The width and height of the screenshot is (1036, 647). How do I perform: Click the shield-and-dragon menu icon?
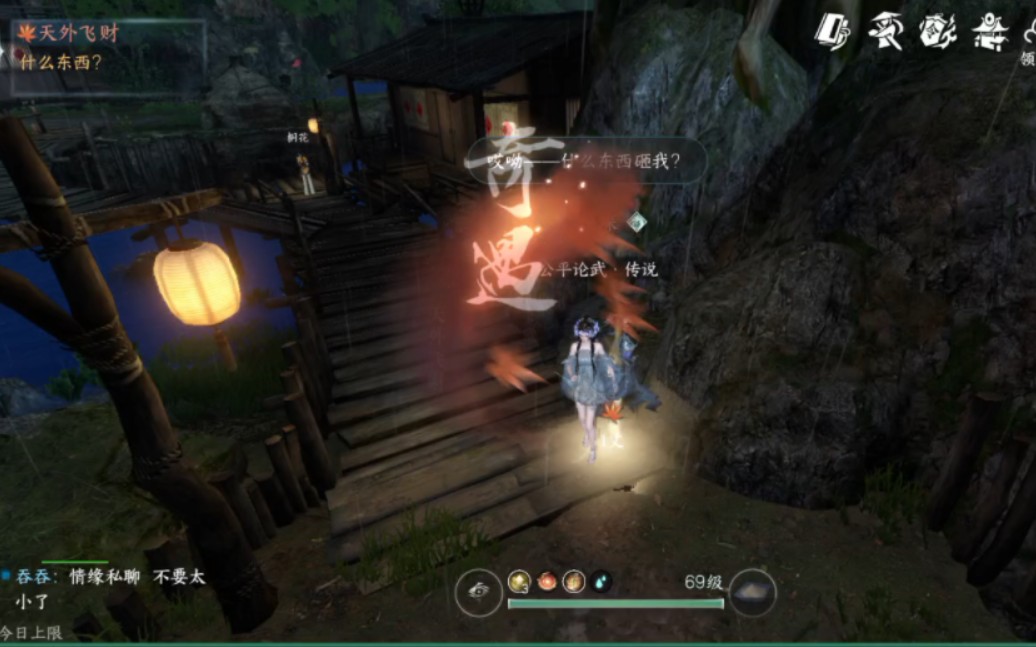938,31
